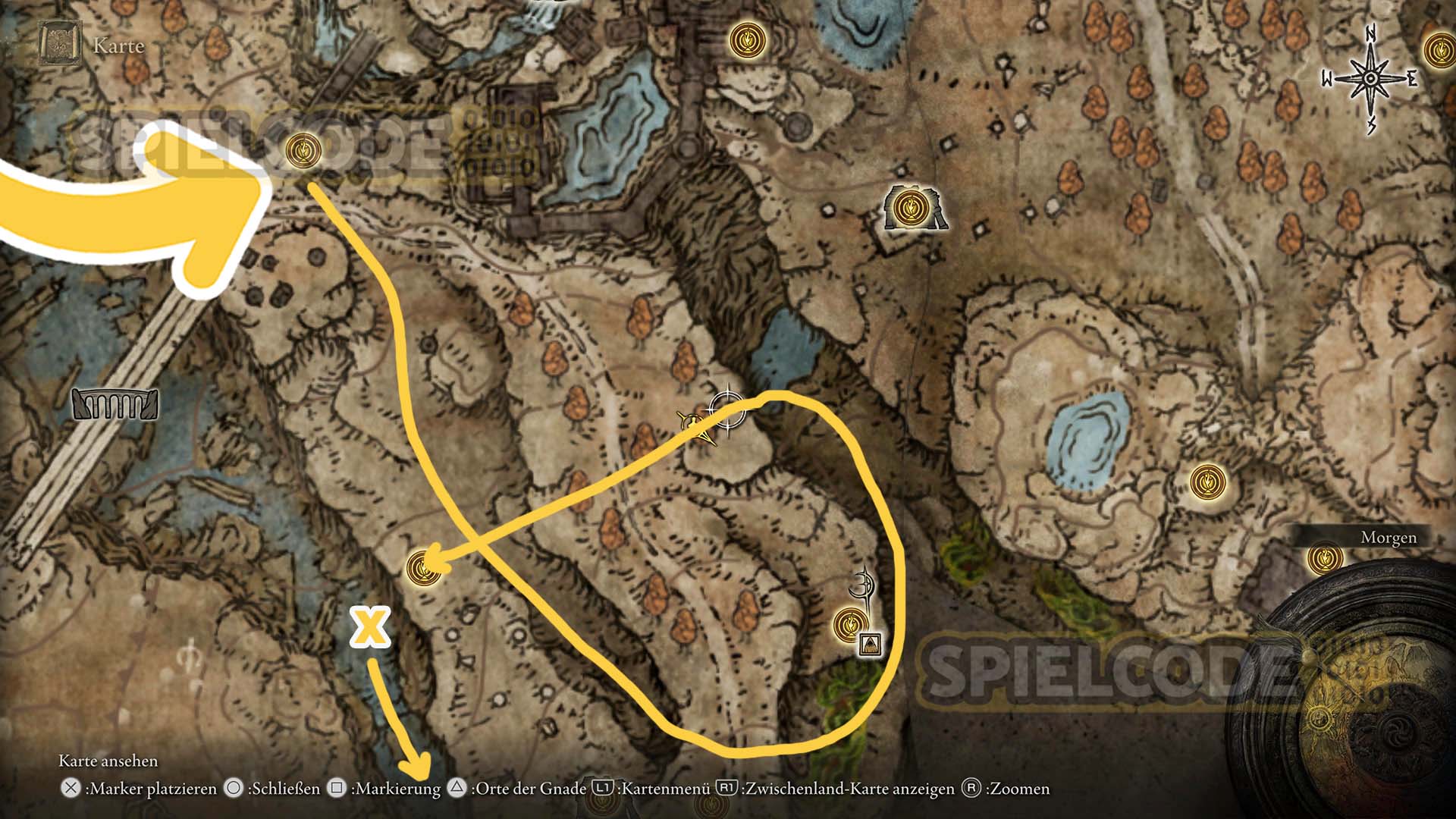Viewport: 1456px width, 819px height.
Task: Click the compass rose
Action: [x=1371, y=80]
